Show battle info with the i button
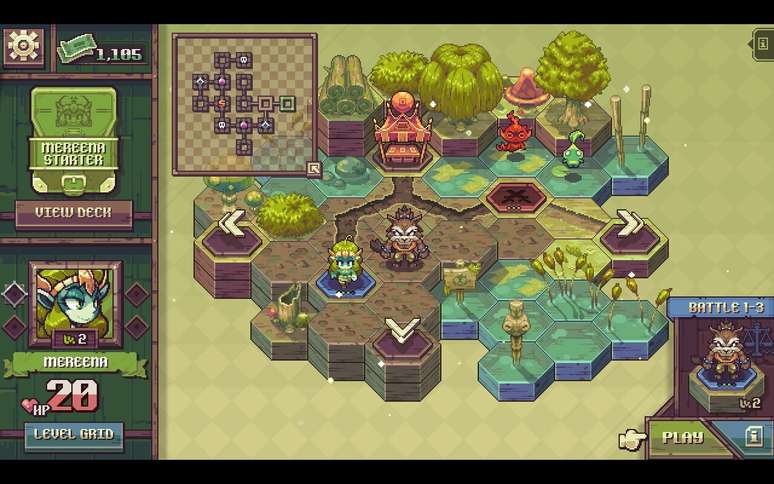Viewport: 774px width, 484px height. (x=753, y=437)
